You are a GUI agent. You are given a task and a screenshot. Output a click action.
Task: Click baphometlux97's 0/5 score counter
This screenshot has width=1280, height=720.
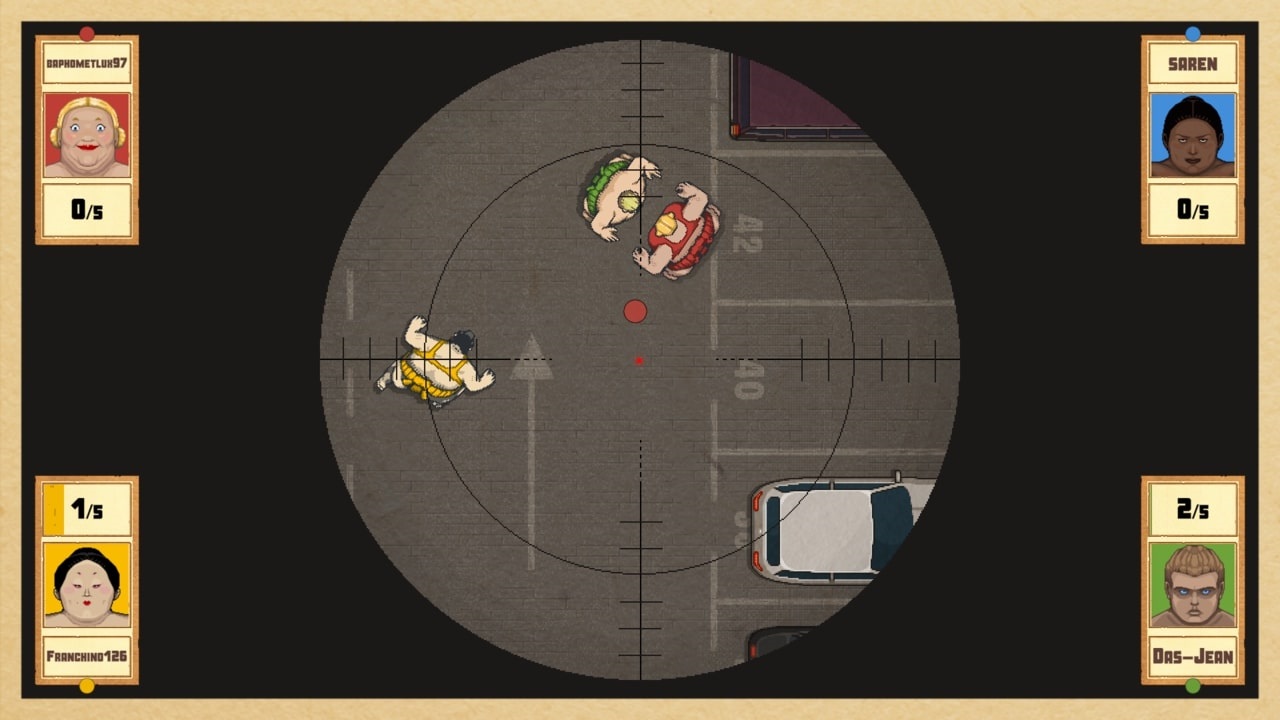pos(85,211)
